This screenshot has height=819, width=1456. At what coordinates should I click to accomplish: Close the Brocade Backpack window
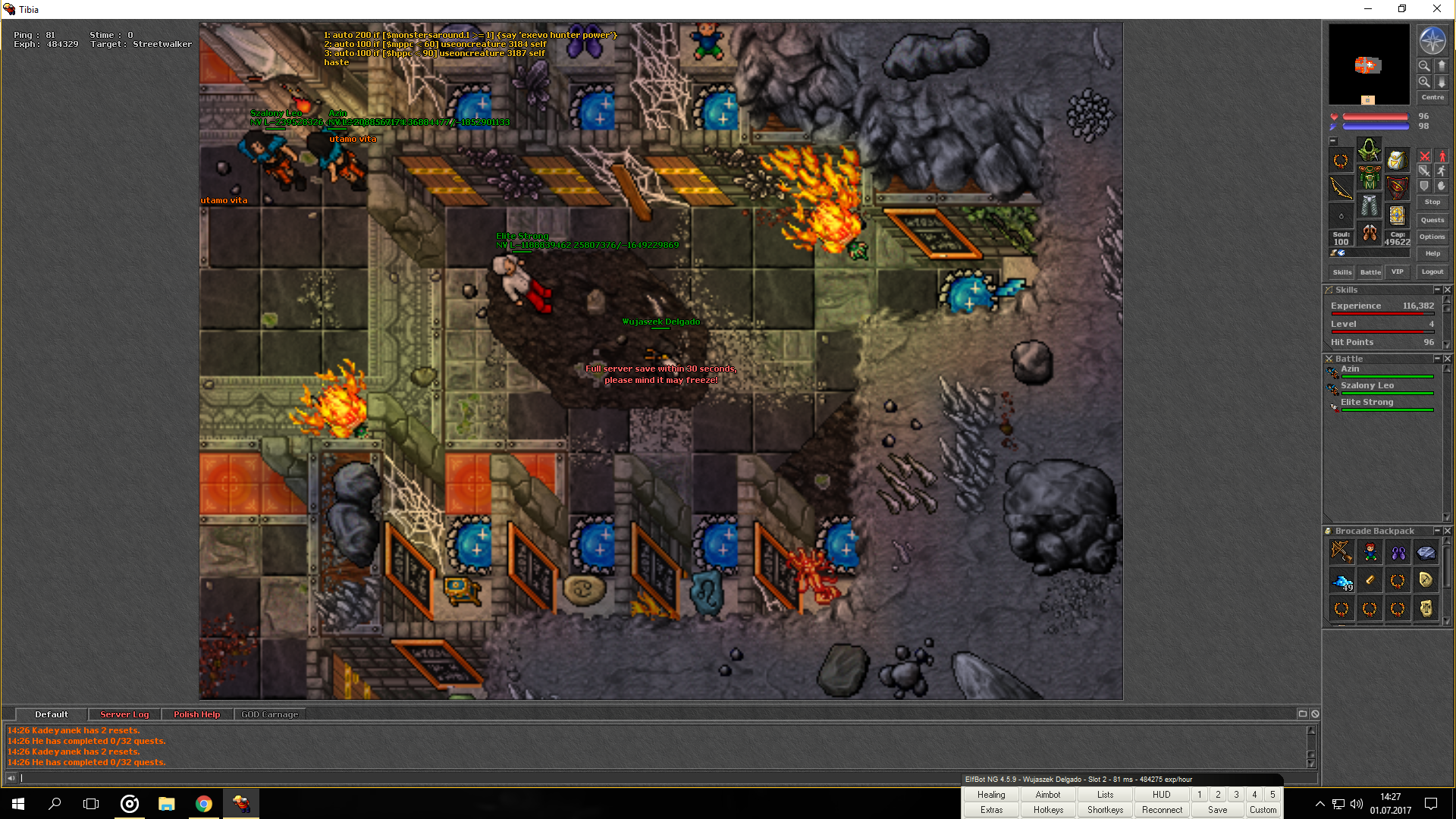tap(1448, 531)
